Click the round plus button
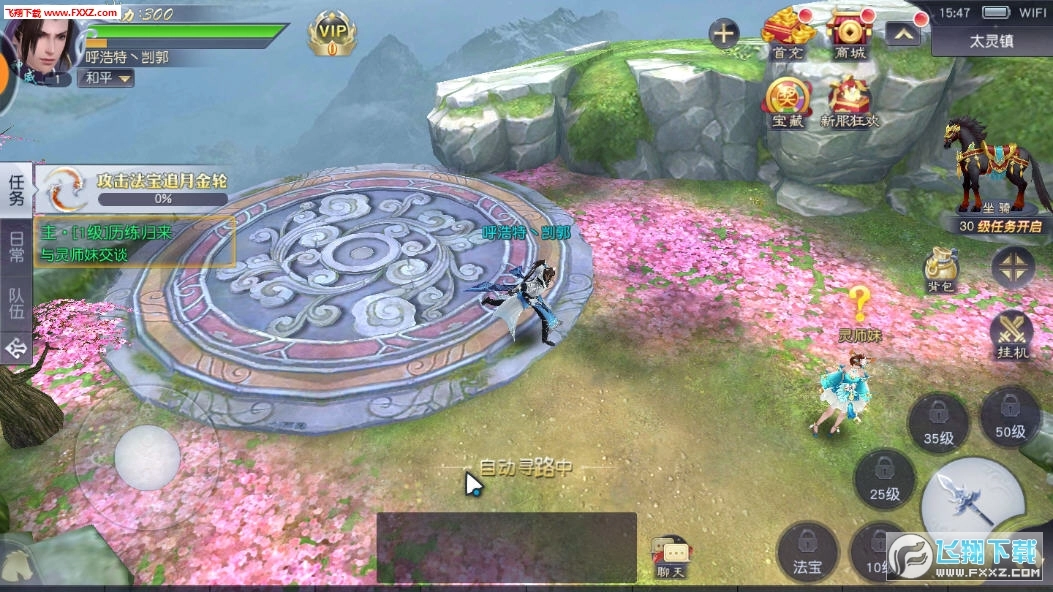 tap(724, 34)
